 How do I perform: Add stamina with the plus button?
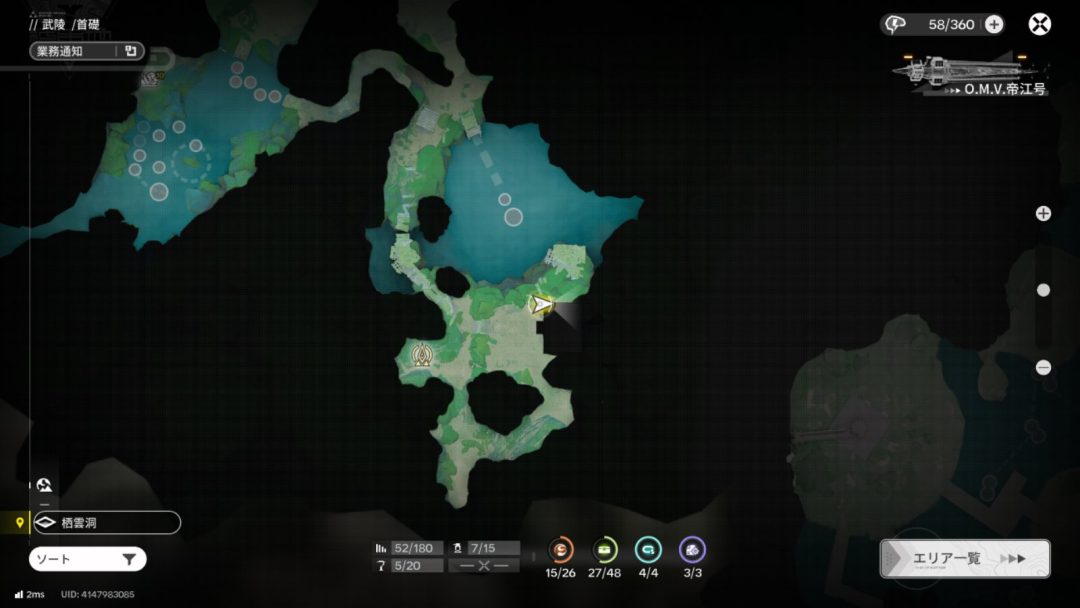pyautogui.click(x=994, y=25)
